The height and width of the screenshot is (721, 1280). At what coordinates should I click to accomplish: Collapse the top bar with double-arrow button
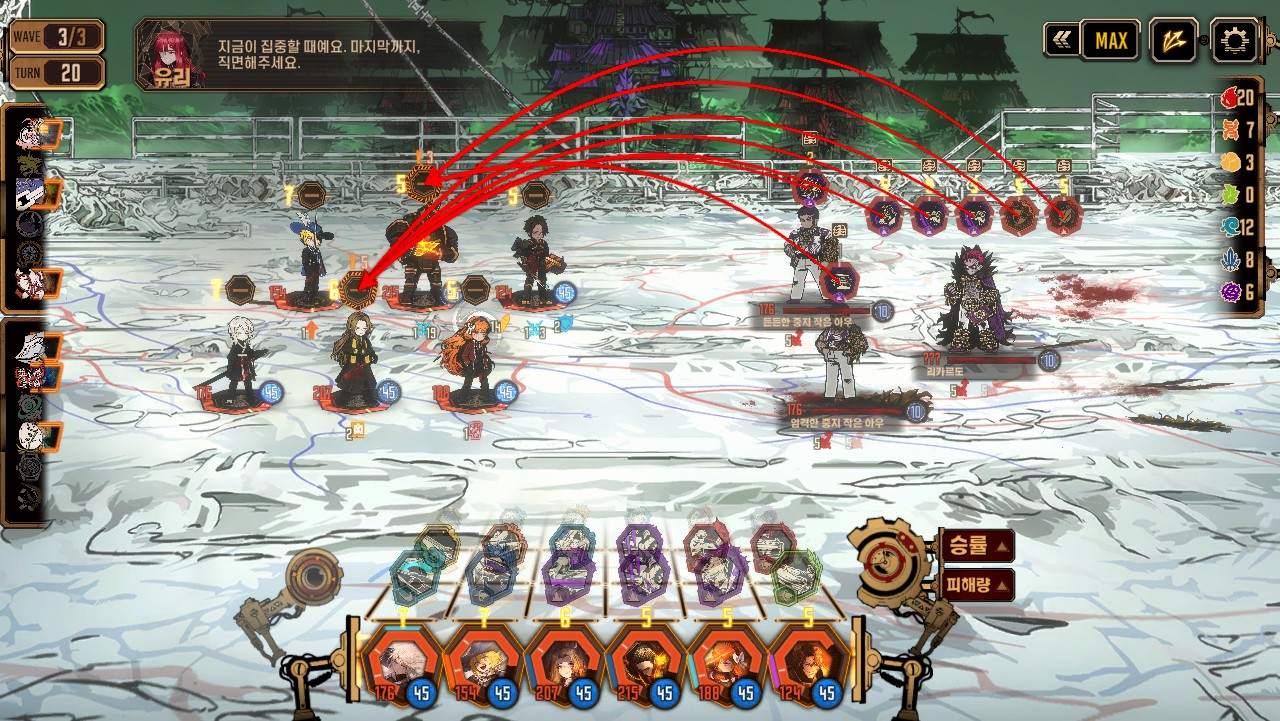coord(1061,40)
